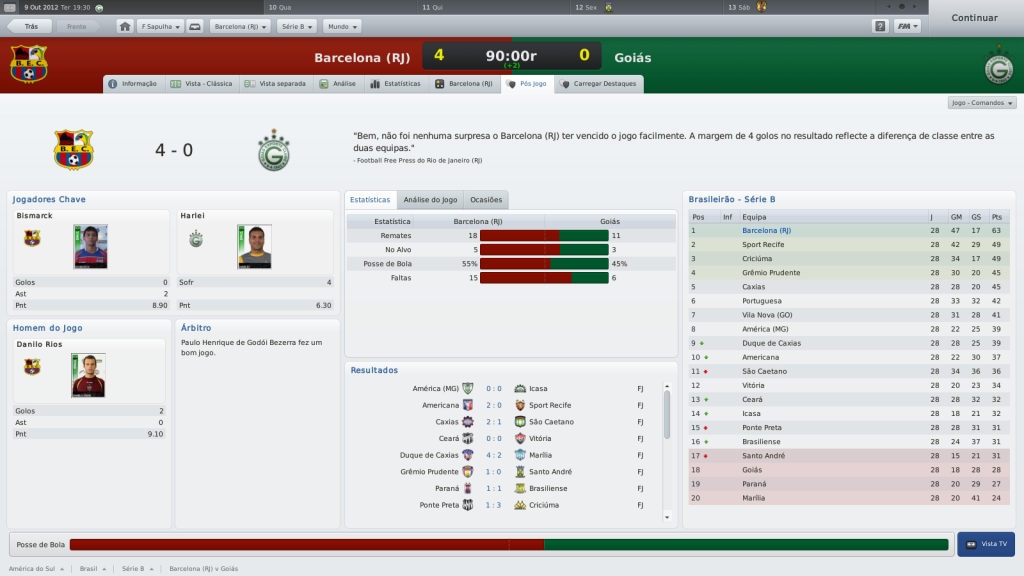
Task: Open the F Sapulha manager dropdown
Action: [161, 26]
